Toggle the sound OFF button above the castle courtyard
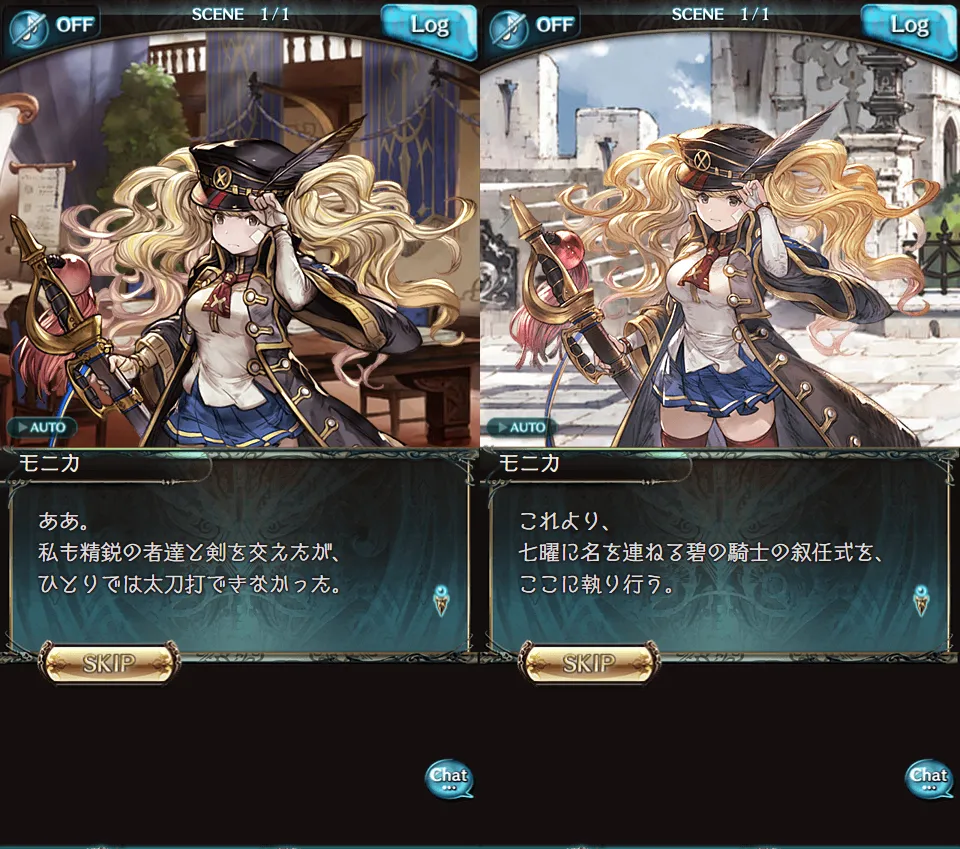Viewport: 960px width, 849px height. (x=532, y=25)
